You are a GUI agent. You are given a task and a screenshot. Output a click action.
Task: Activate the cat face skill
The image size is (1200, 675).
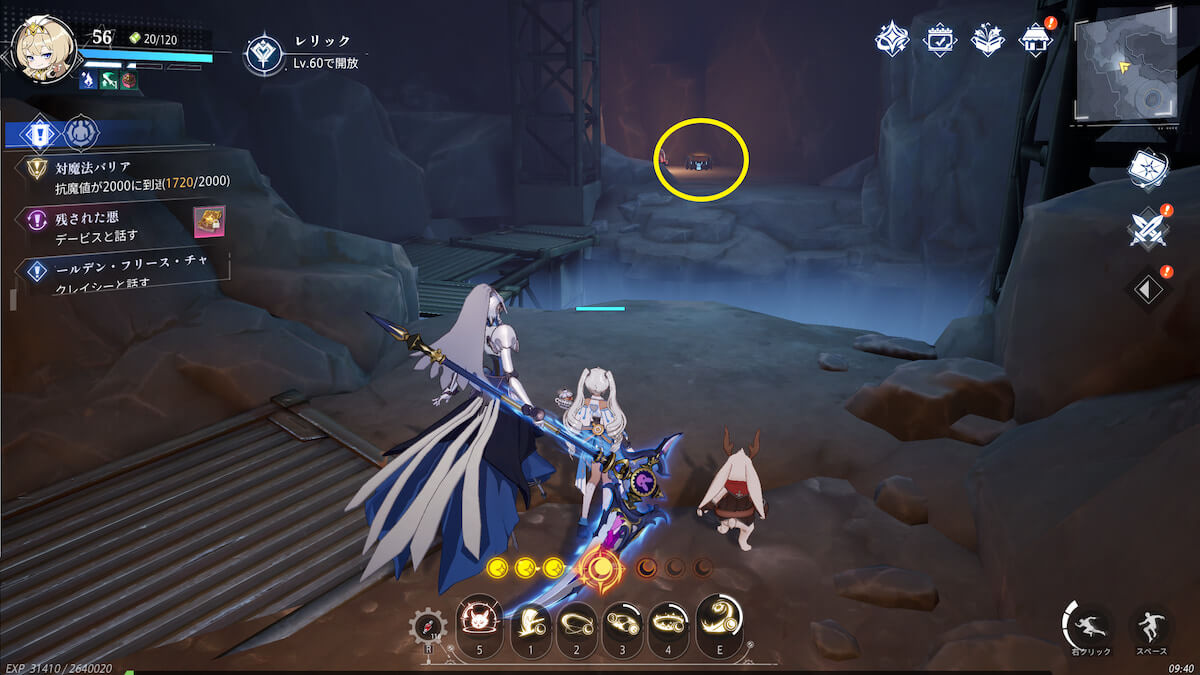[477, 625]
